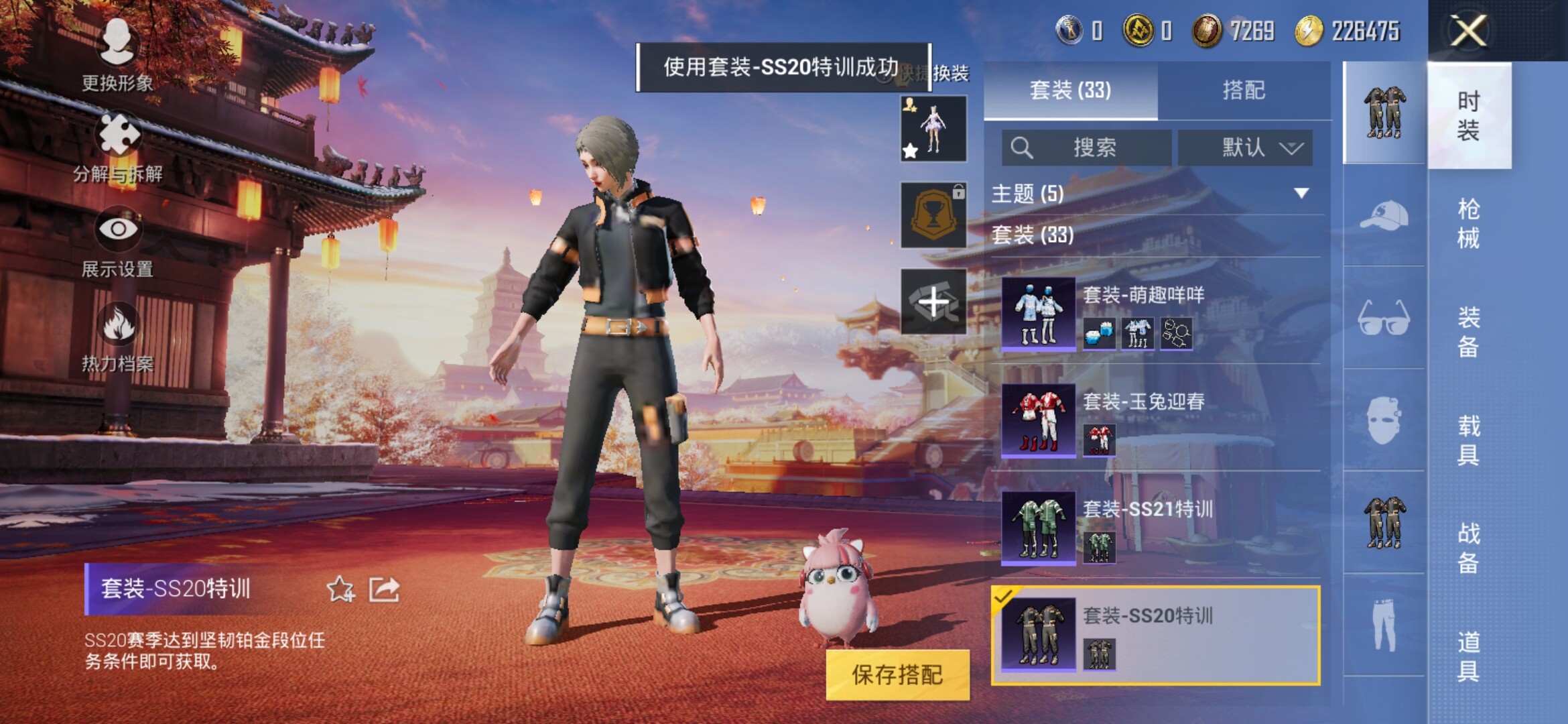Select the baseball cap headwear category
This screenshot has width=1568, height=724.
point(1384,215)
